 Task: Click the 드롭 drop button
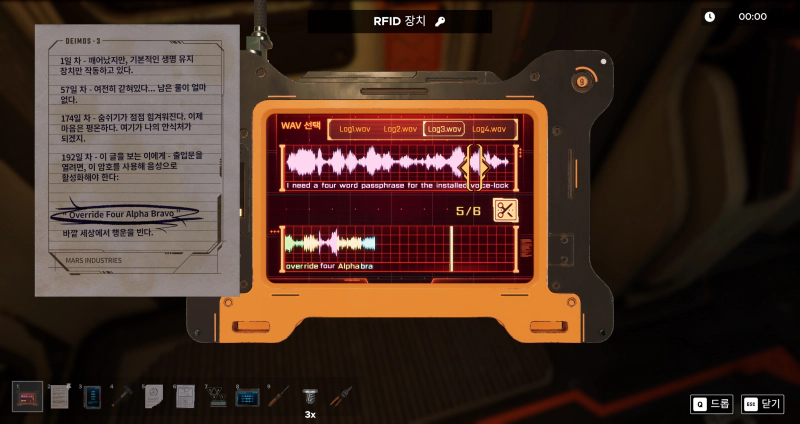pos(712,404)
